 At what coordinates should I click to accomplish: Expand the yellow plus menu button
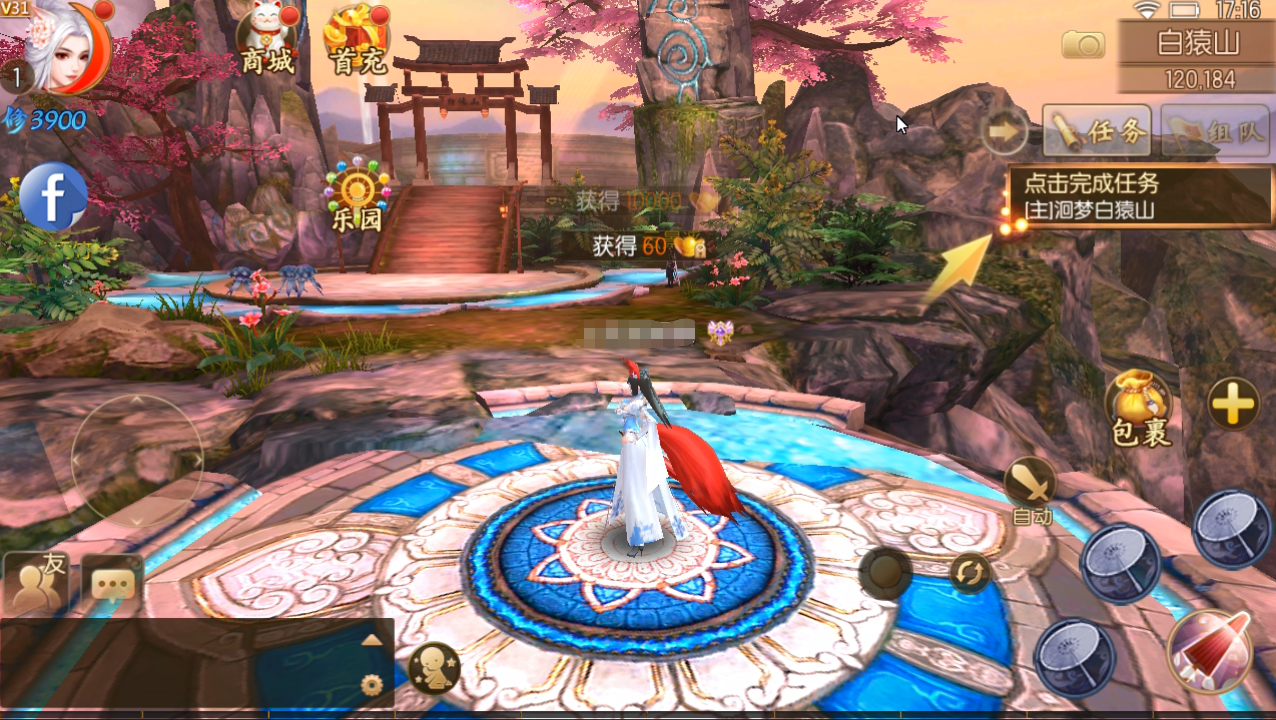(x=1233, y=404)
